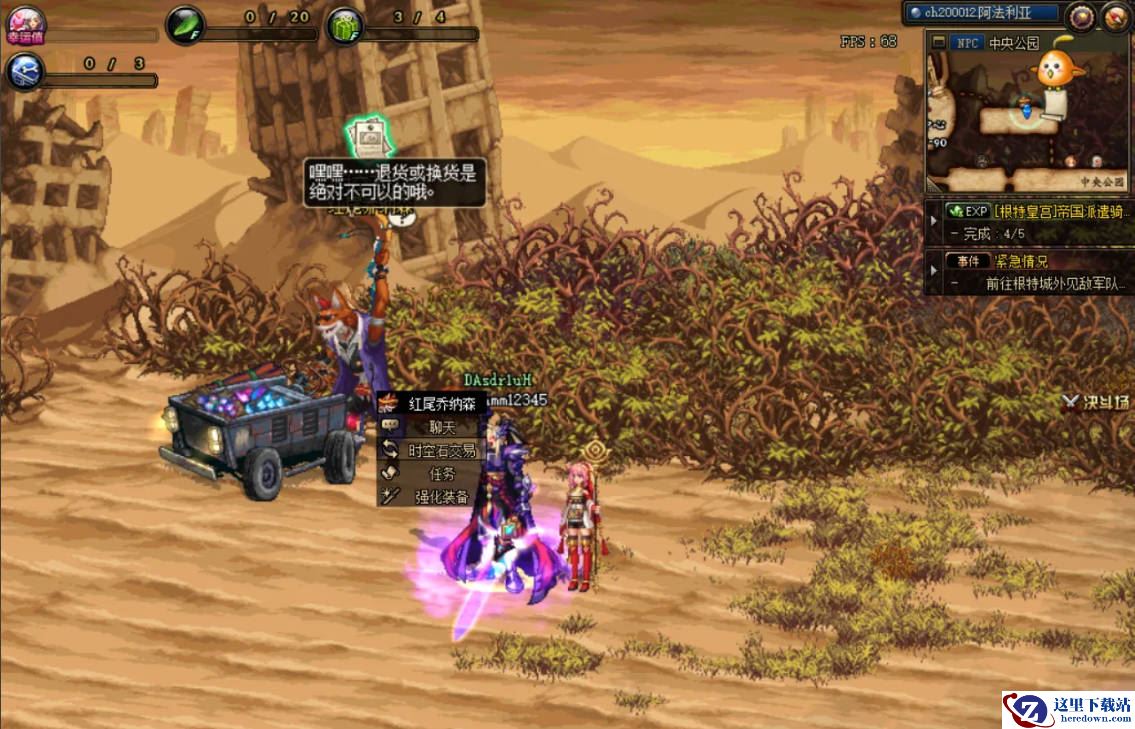Open the channel selector ch200012 阿法利亚
Image resolution: width=1135 pixels, height=729 pixels.
(980, 14)
